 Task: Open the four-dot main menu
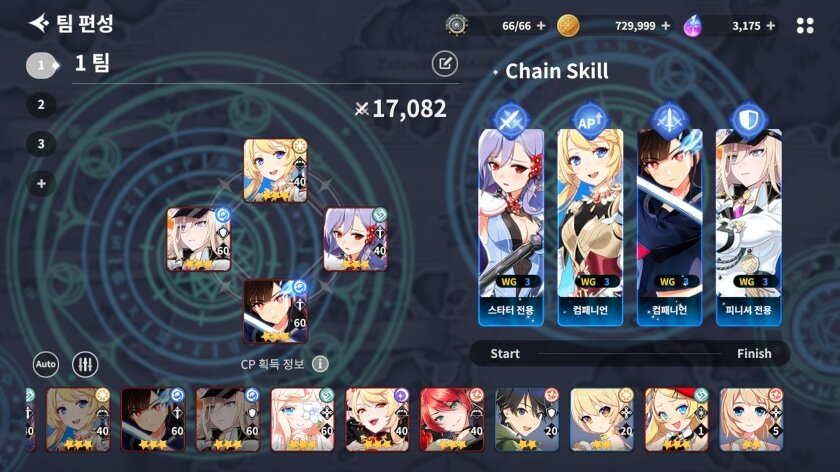pyautogui.click(x=805, y=26)
